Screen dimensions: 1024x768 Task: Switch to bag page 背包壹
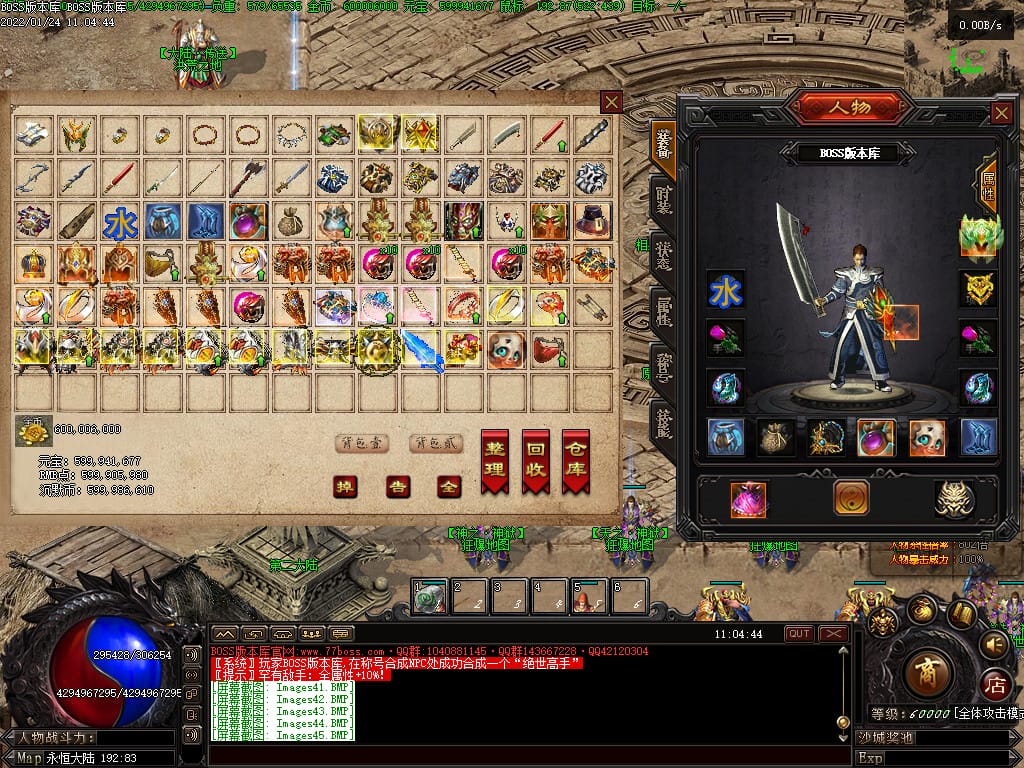(361, 444)
